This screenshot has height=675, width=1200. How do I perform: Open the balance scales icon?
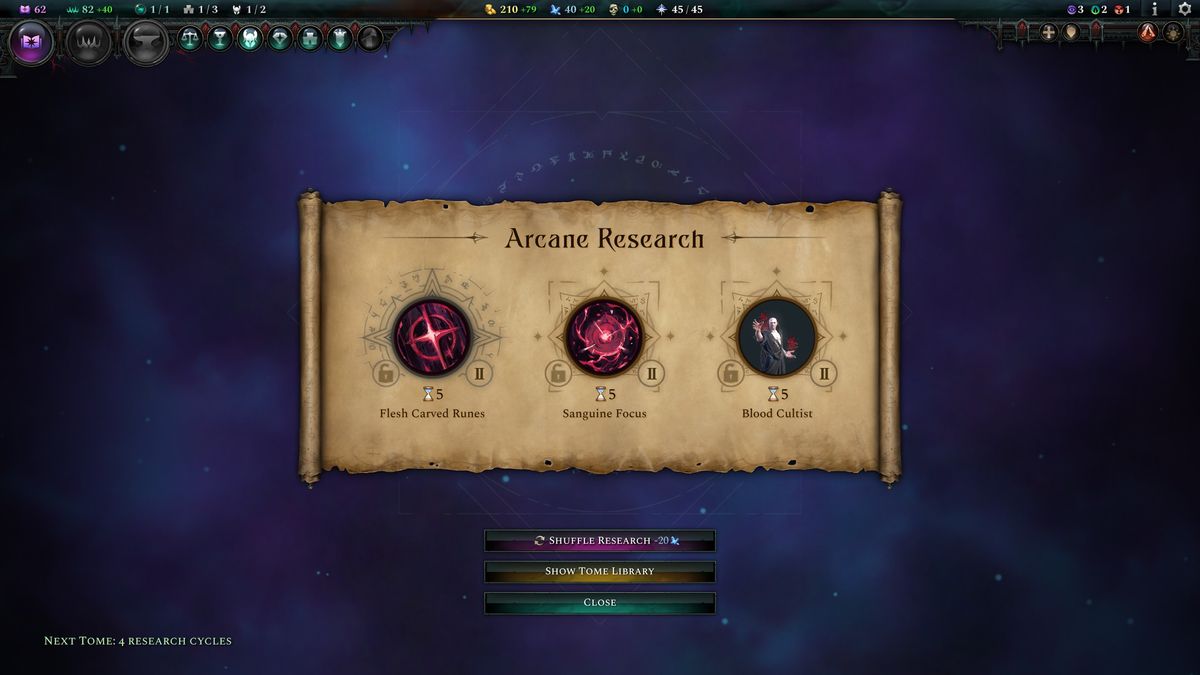190,39
